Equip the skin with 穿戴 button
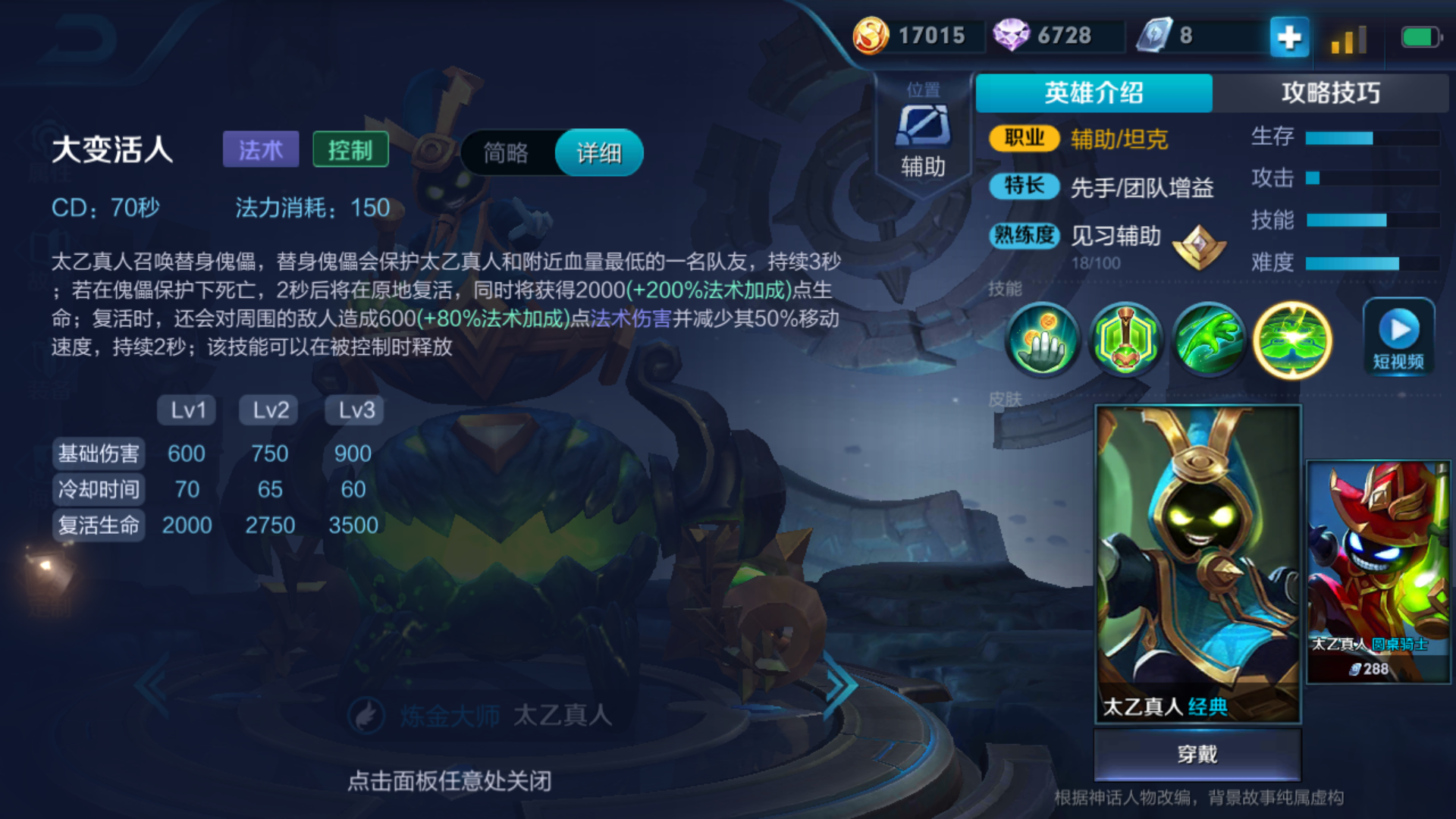The image size is (1456, 819). 1197,755
